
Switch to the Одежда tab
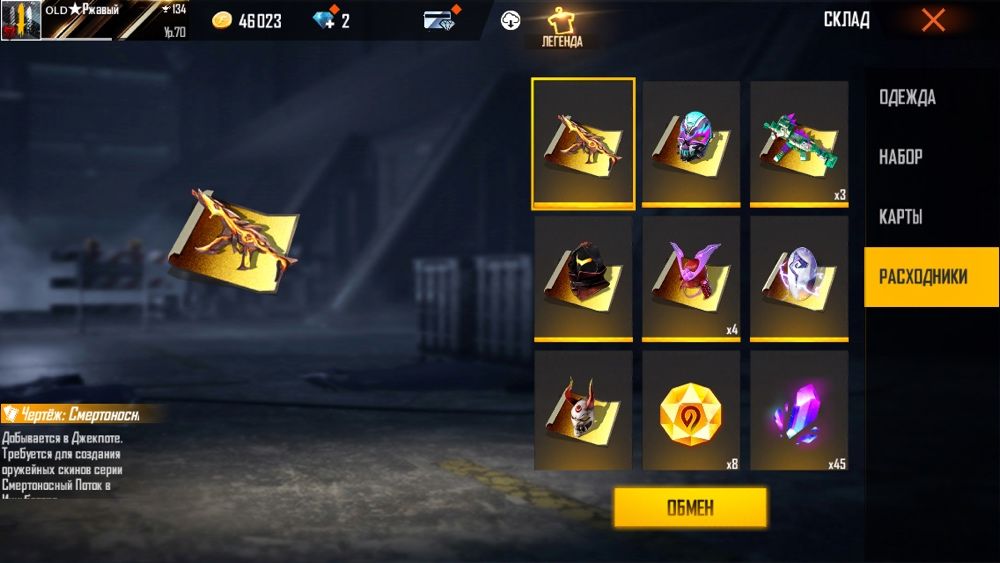tap(907, 98)
